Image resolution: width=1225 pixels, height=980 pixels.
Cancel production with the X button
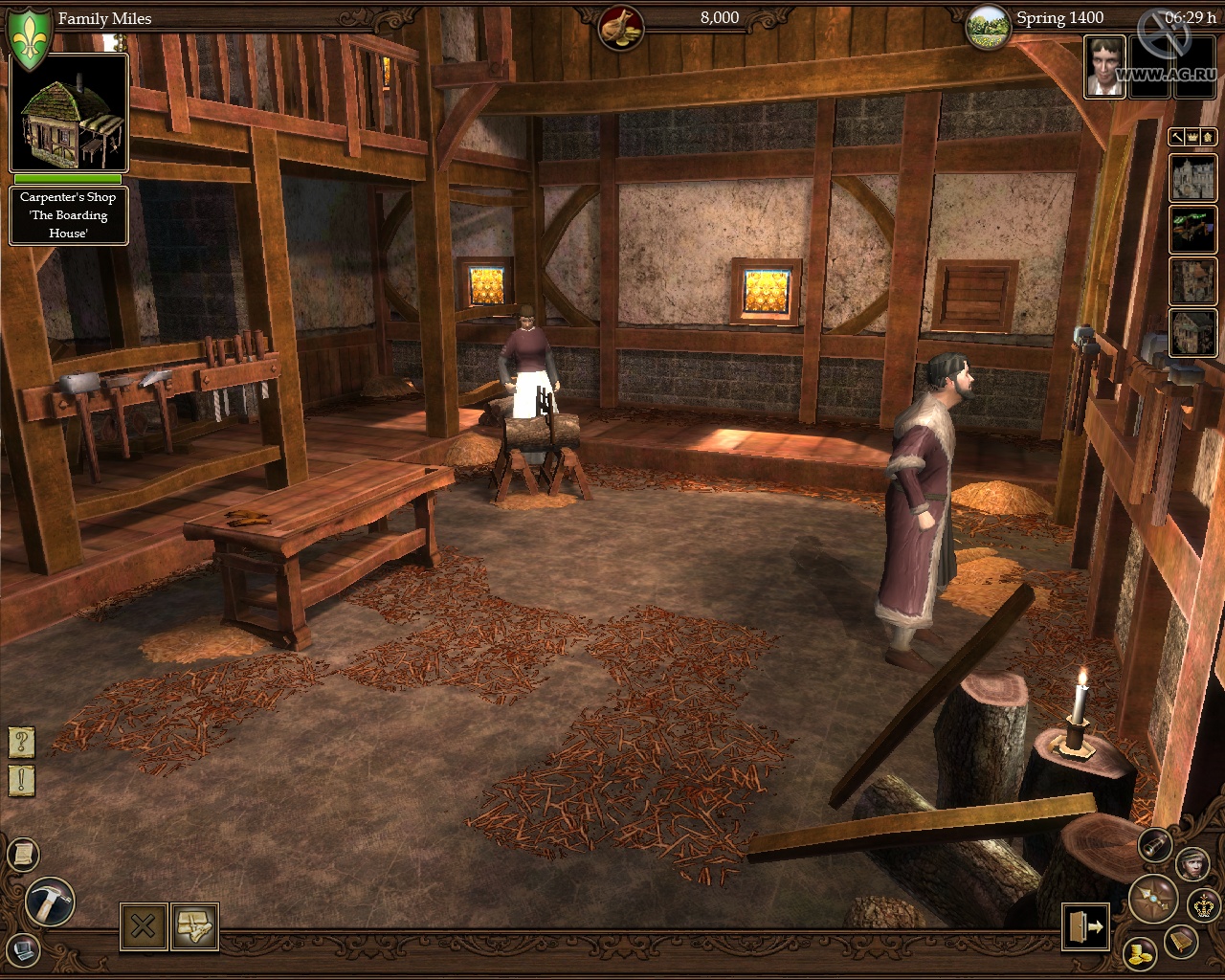(144, 925)
